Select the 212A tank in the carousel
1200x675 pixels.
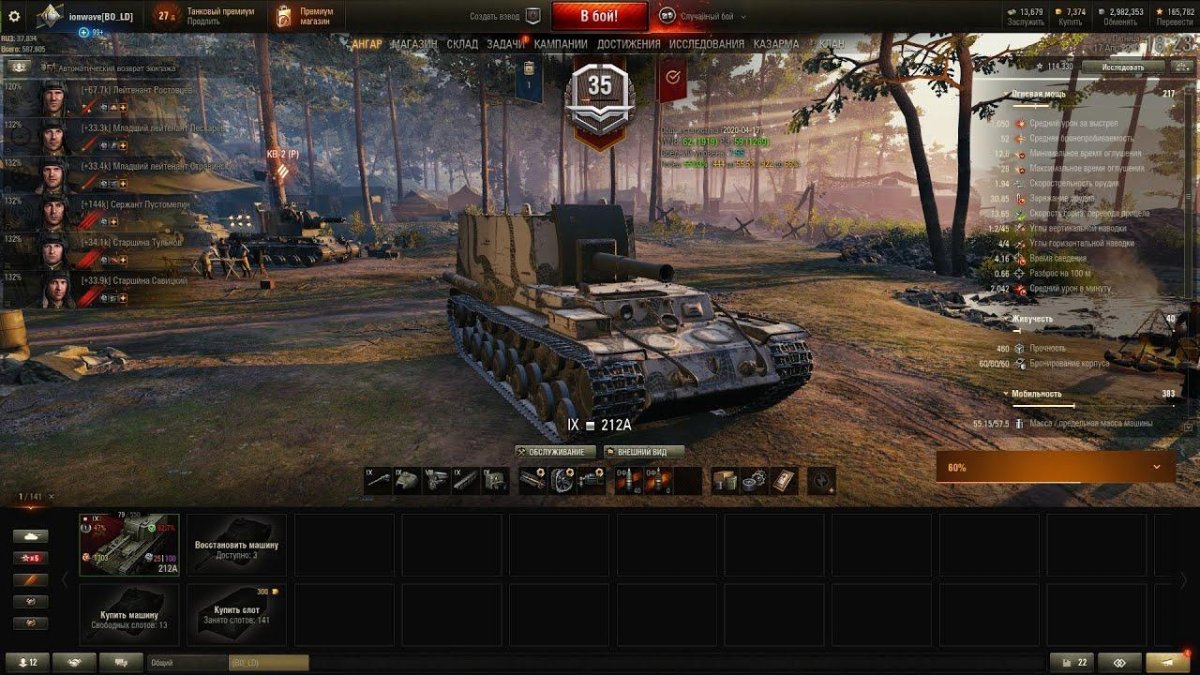click(129, 545)
